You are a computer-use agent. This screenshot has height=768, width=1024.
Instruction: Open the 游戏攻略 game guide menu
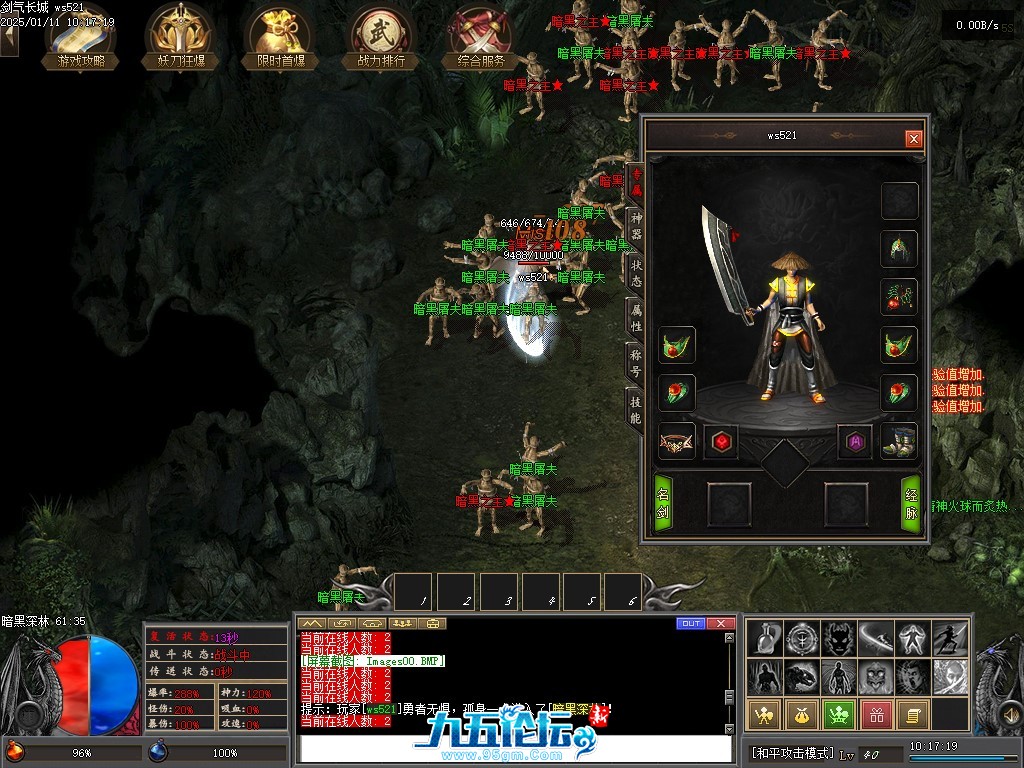click(x=80, y=38)
